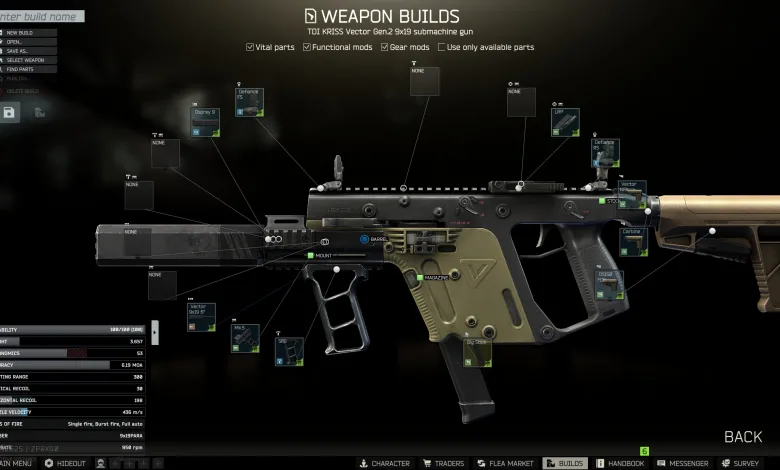The height and width of the screenshot is (470, 780).
Task: Go back with the BACK button
Action: point(742,437)
